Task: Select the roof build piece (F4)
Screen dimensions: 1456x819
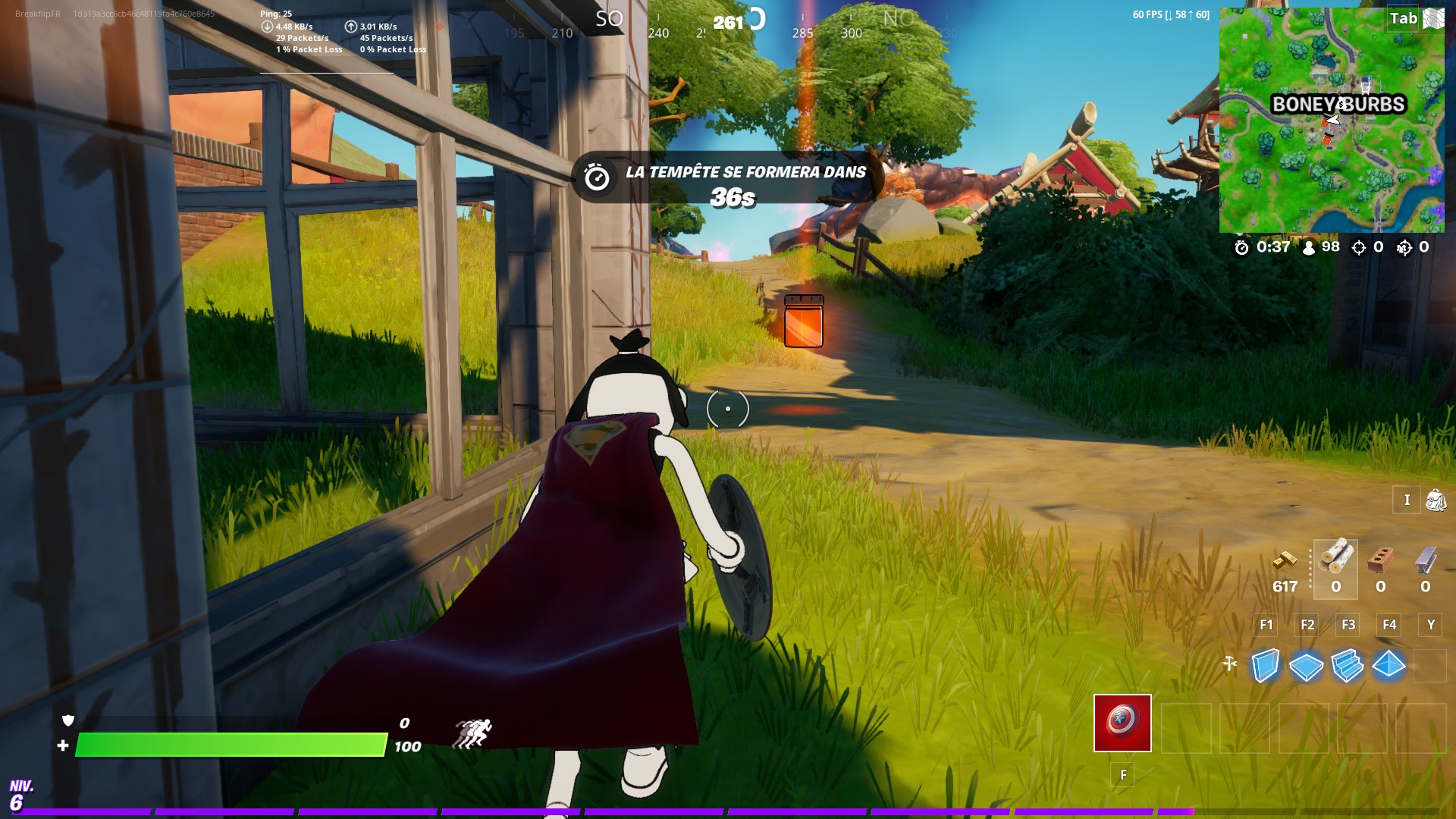Action: (1389, 666)
